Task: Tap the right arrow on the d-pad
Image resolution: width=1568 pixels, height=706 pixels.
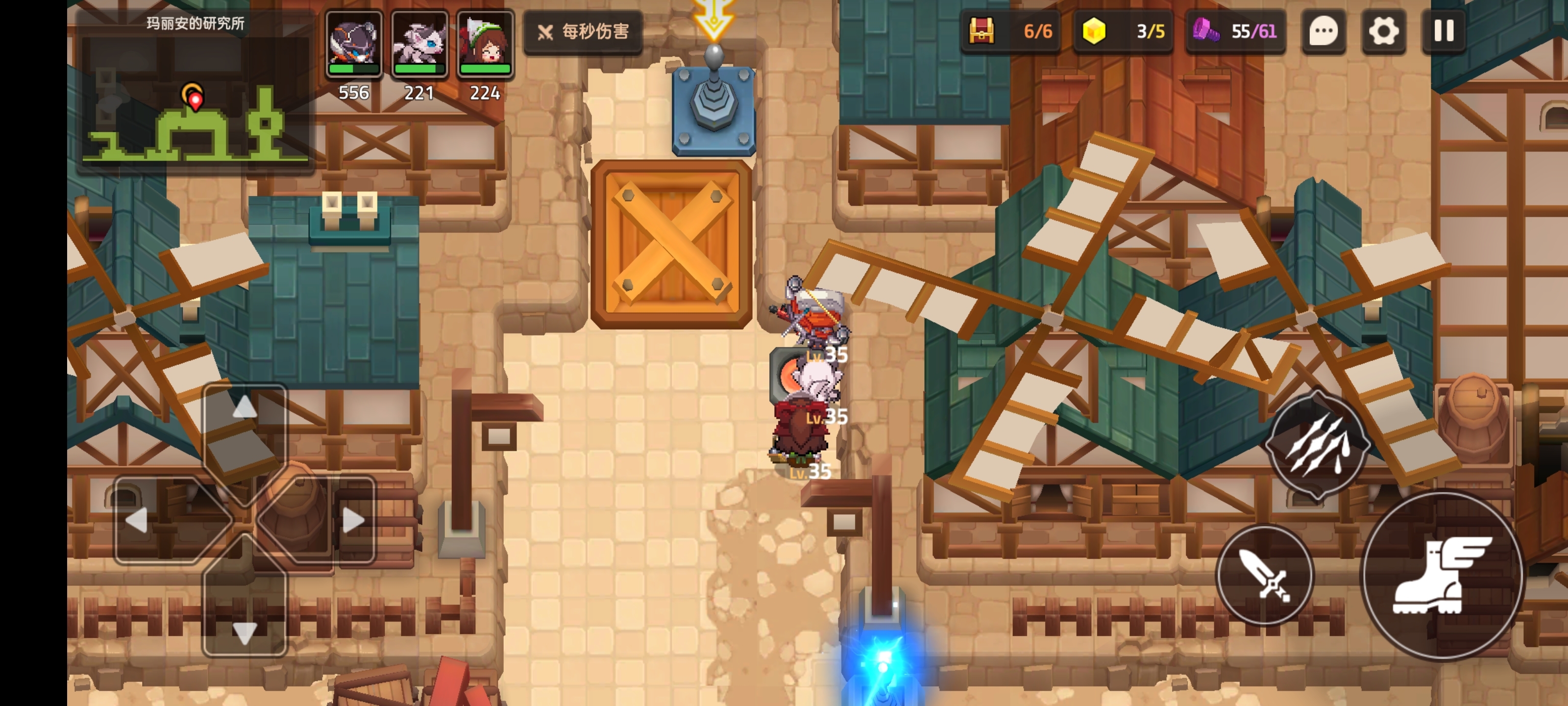Action: (x=353, y=520)
